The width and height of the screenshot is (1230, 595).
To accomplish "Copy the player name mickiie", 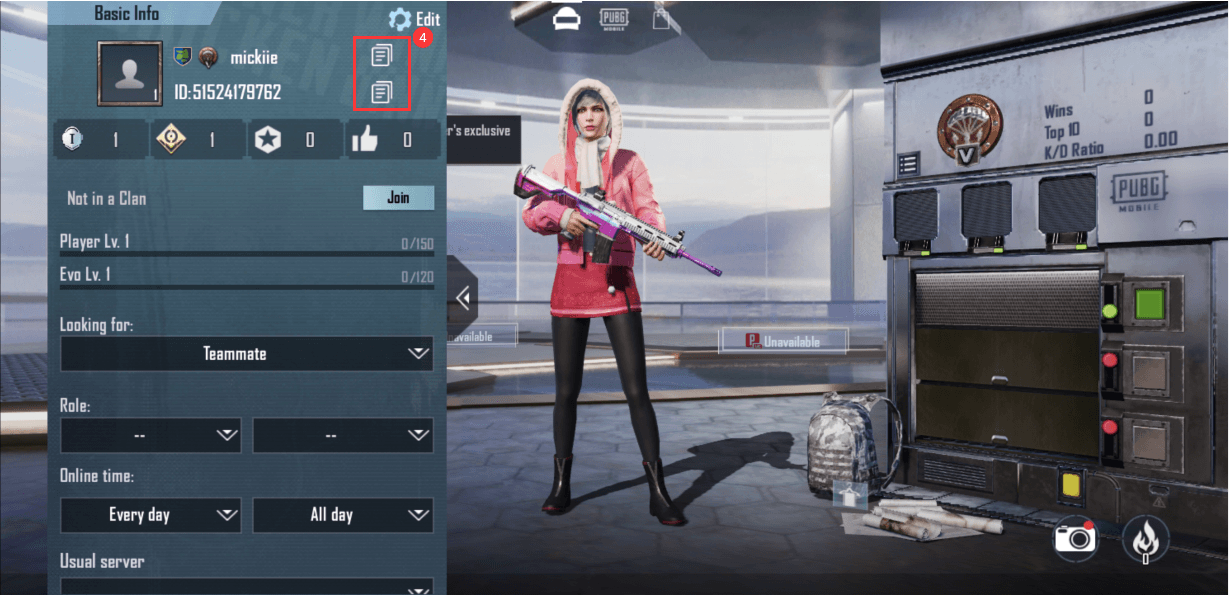I will point(382,56).
